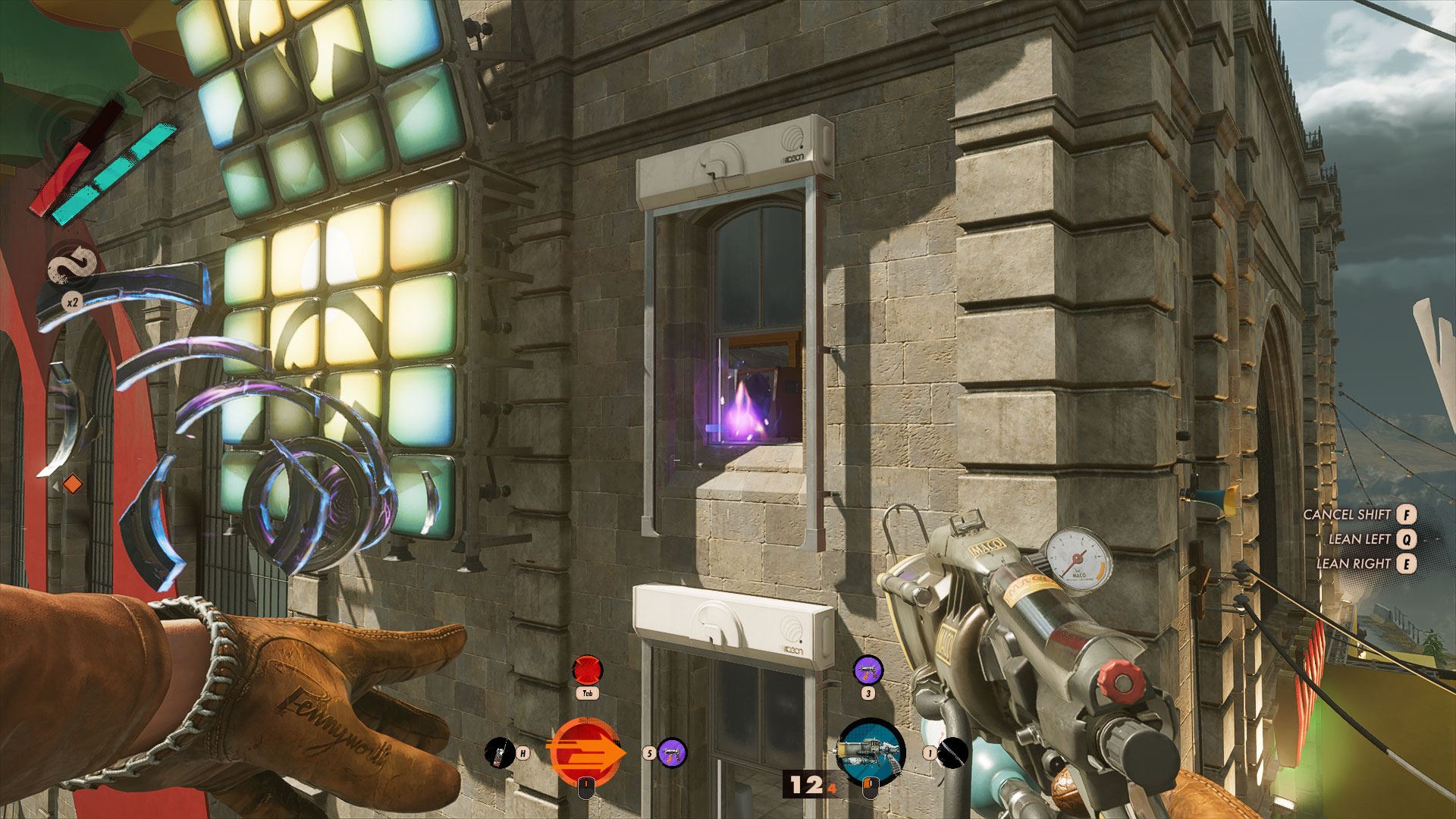
Task: Select the red slab icon labeled Tab
Action: tap(586, 671)
